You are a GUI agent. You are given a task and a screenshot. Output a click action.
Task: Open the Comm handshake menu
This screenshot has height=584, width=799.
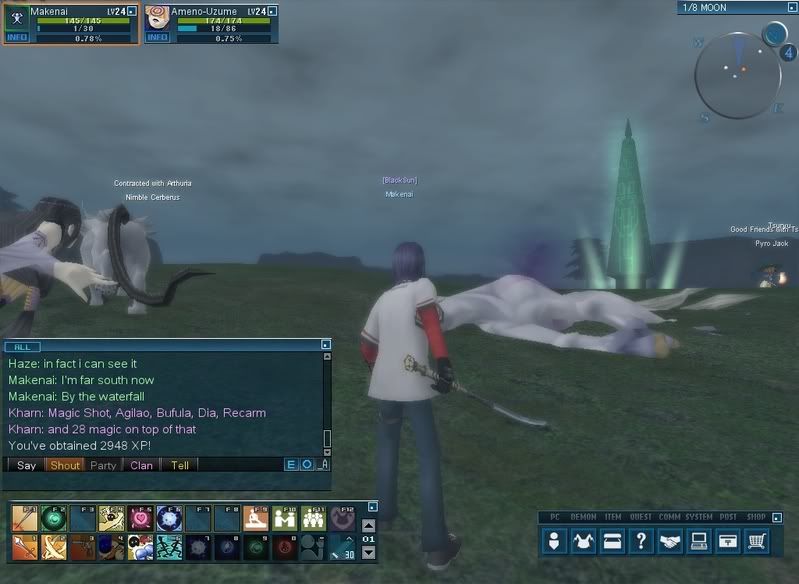[671, 541]
